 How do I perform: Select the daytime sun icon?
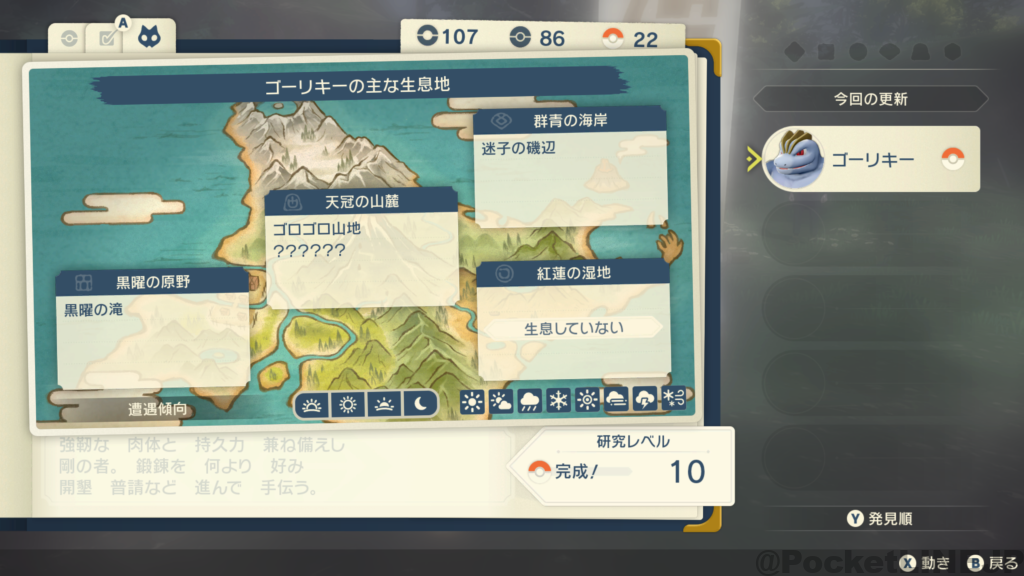pos(348,404)
